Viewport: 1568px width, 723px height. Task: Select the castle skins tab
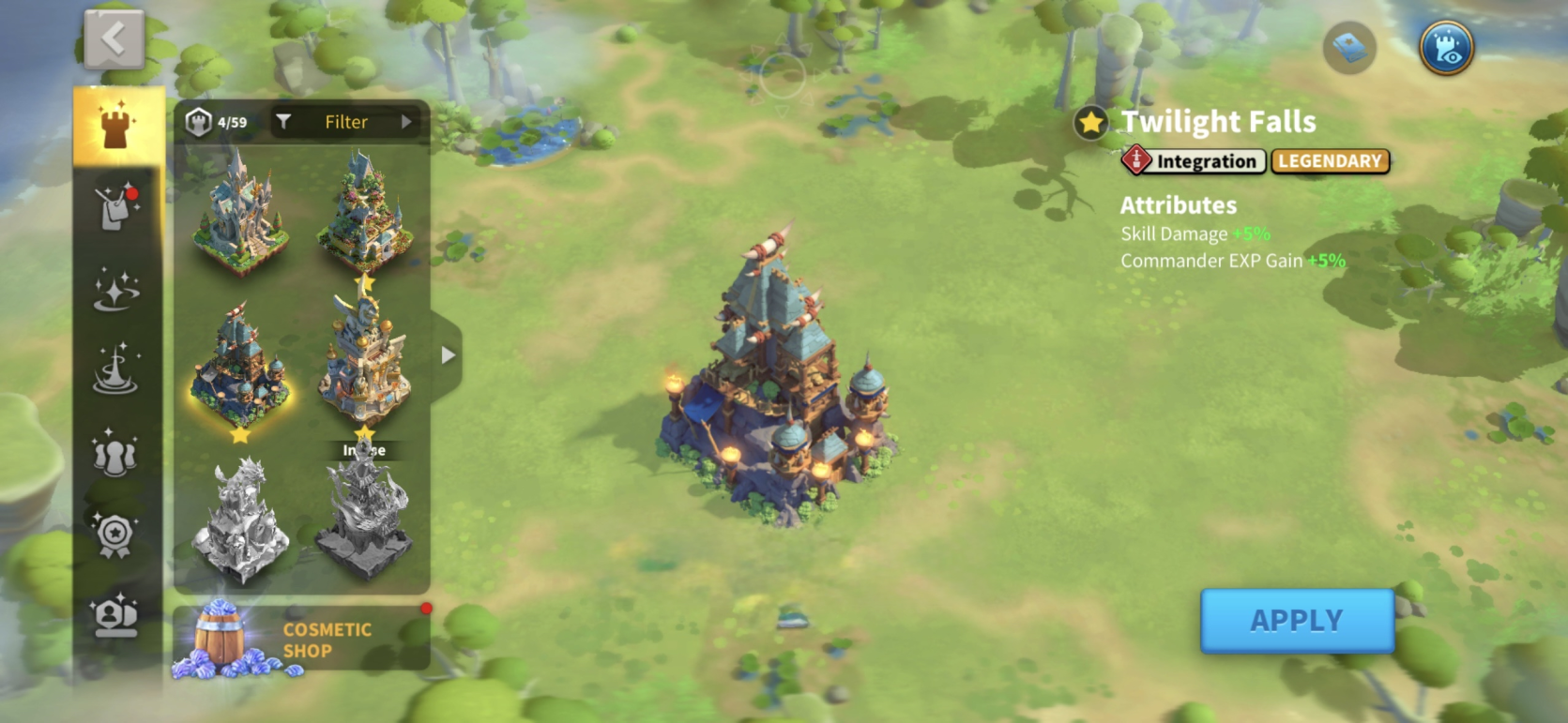click(117, 127)
